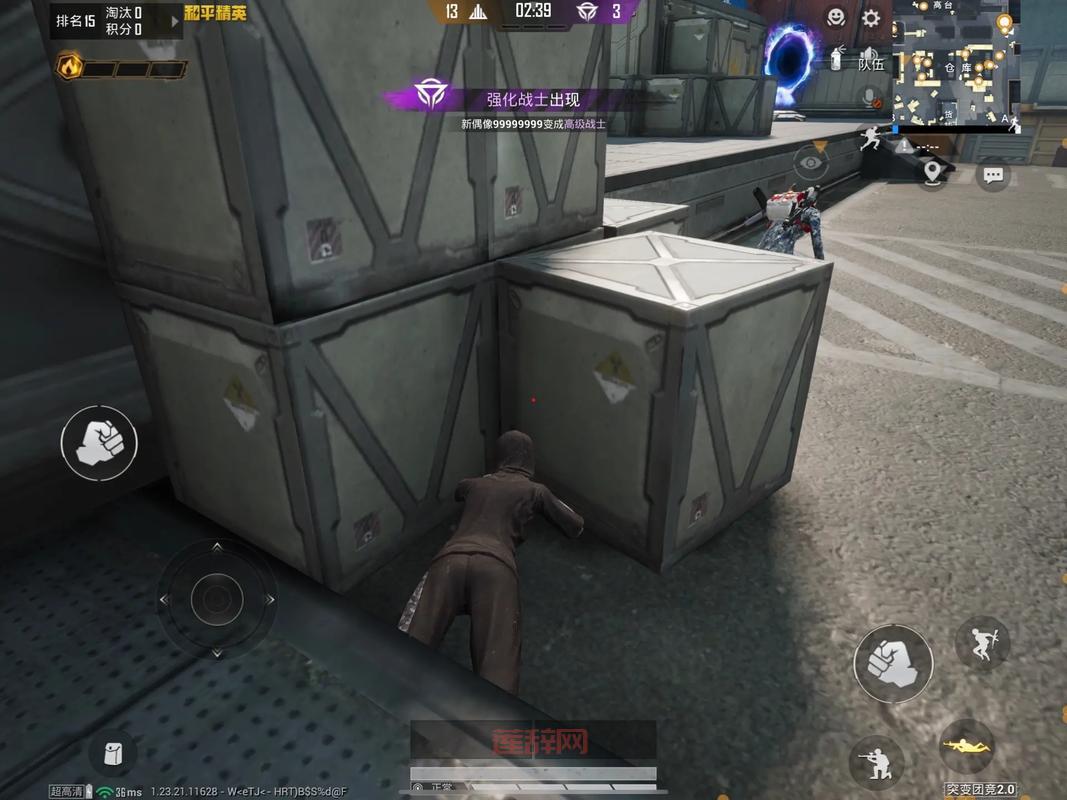
Task: Tap the virtual movement joystick
Action: pos(217,599)
